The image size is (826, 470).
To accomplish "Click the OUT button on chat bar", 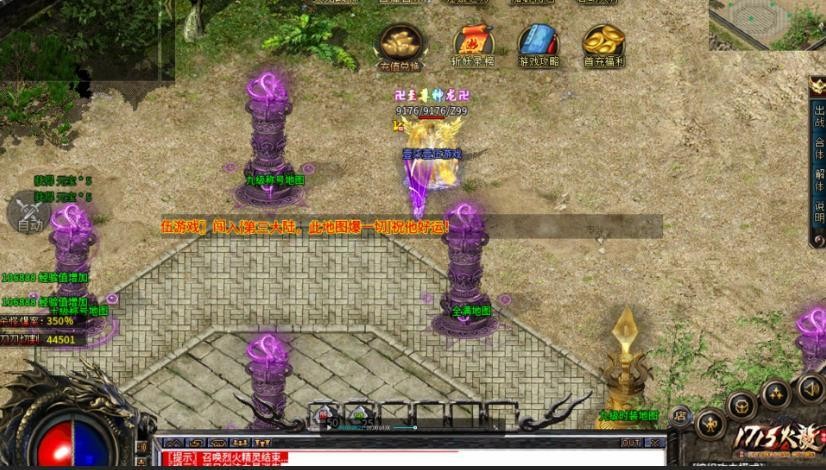I will [x=630, y=442].
